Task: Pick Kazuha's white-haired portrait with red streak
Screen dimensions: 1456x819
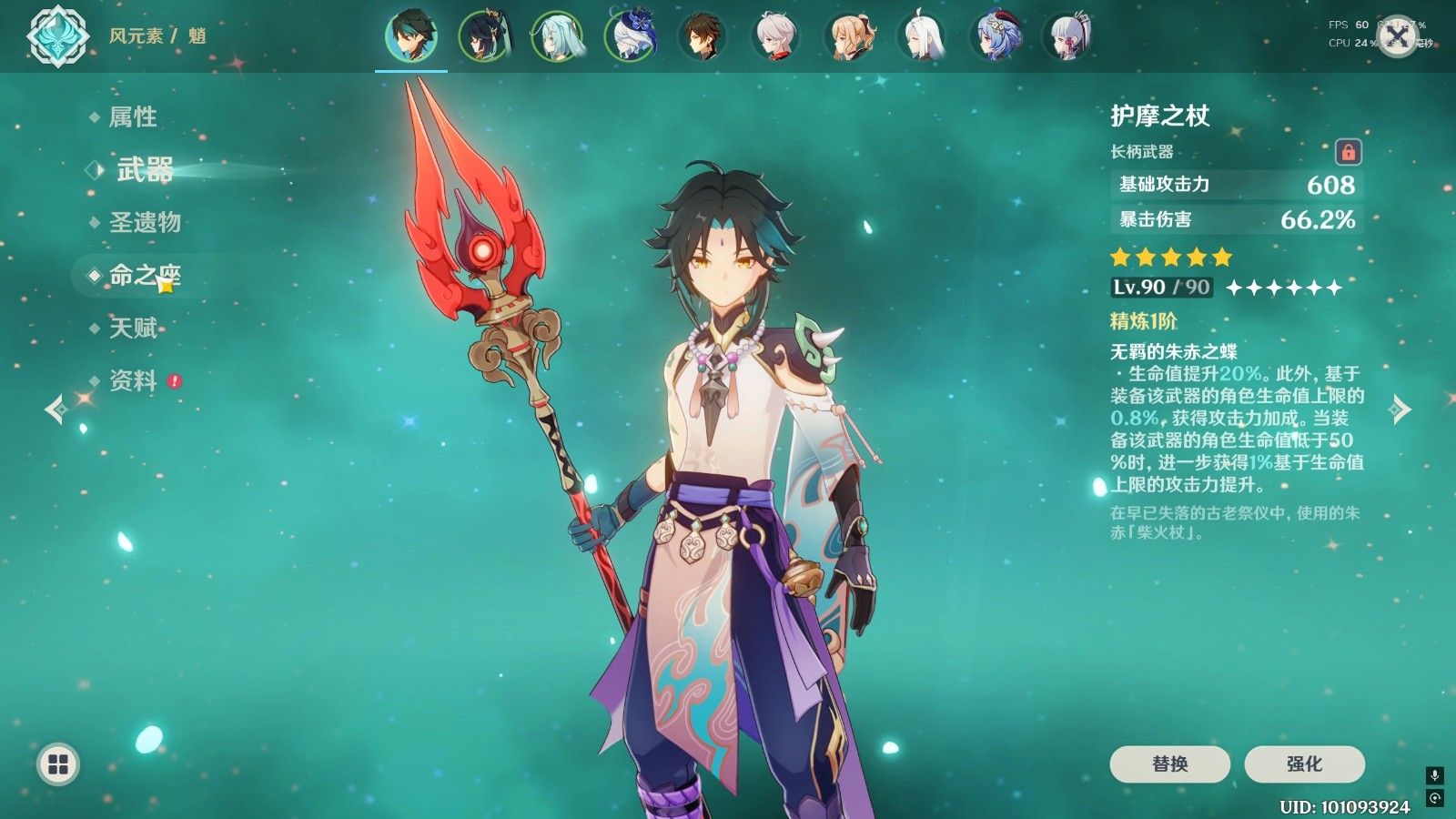Action: tap(776, 37)
